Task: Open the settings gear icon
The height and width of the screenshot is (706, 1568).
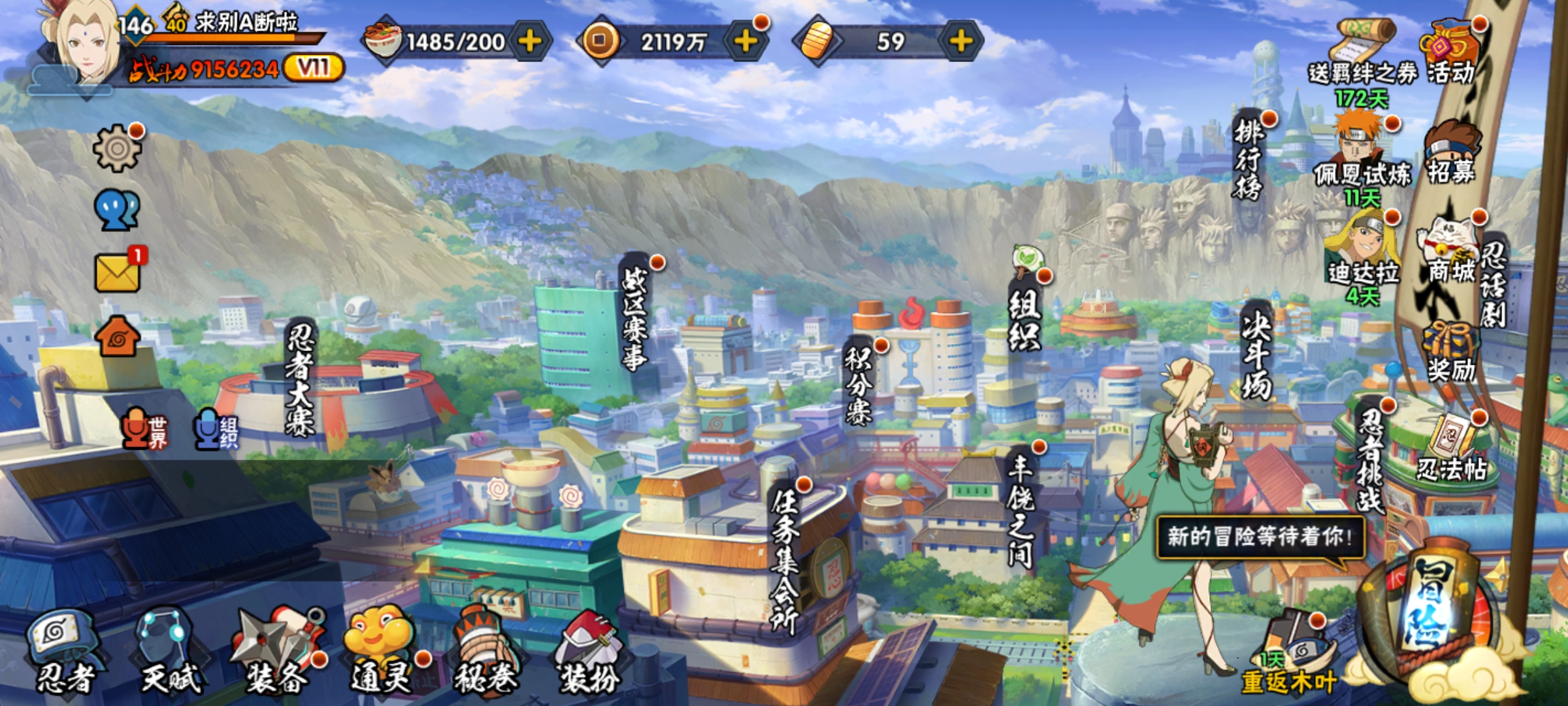Action: [x=118, y=148]
